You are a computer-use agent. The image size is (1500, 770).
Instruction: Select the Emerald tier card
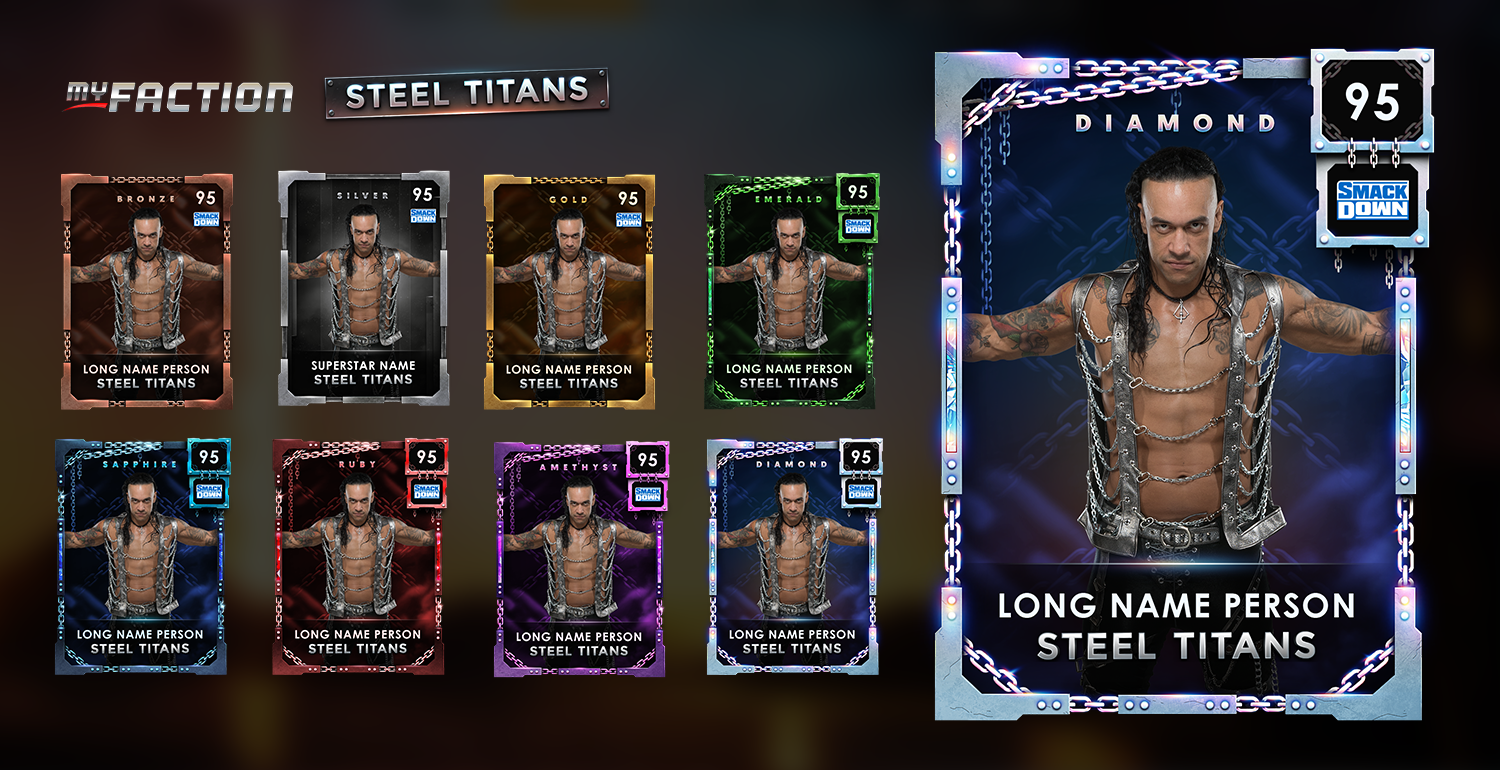coord(790,291)
